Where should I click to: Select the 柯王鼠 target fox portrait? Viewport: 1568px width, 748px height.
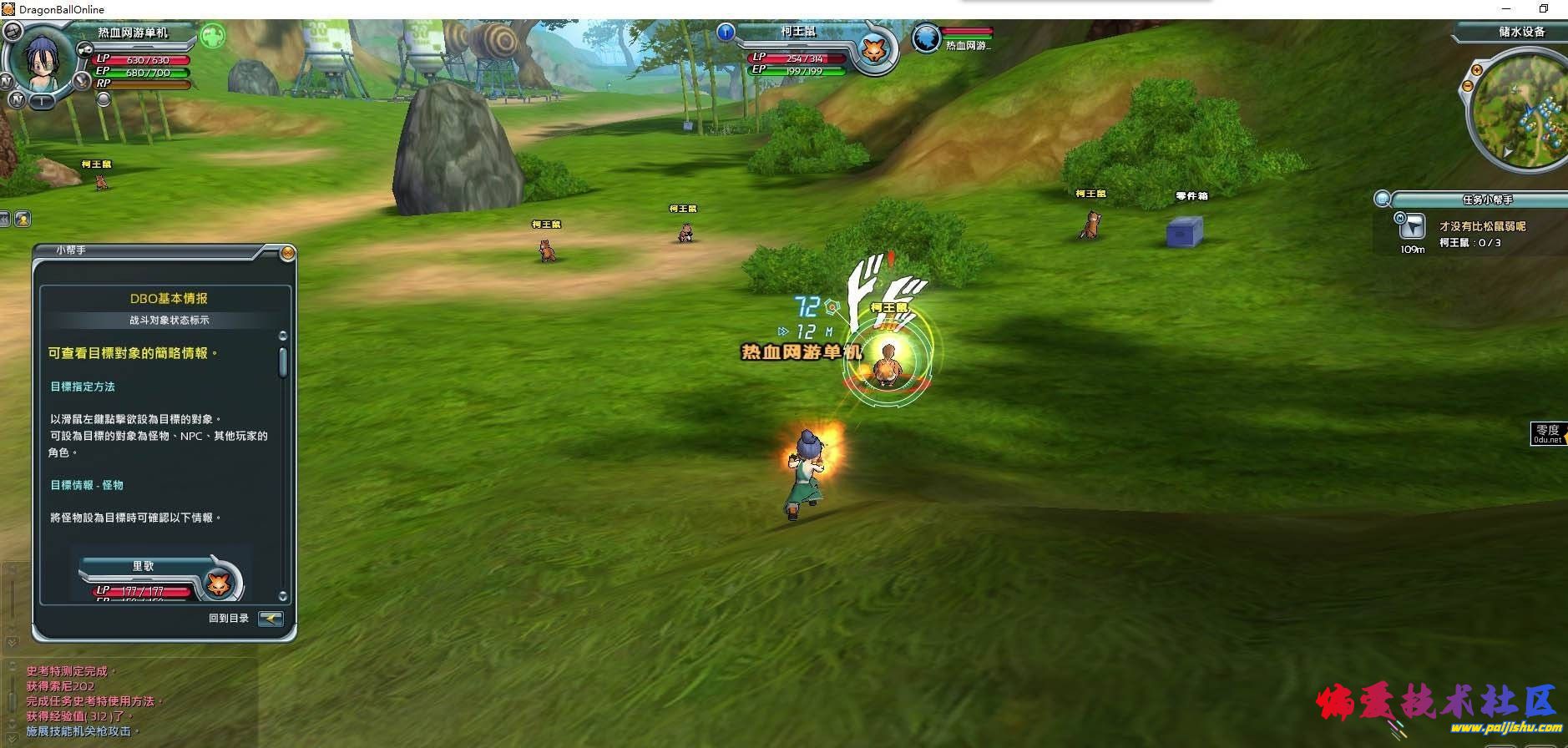tap(874, 50)
